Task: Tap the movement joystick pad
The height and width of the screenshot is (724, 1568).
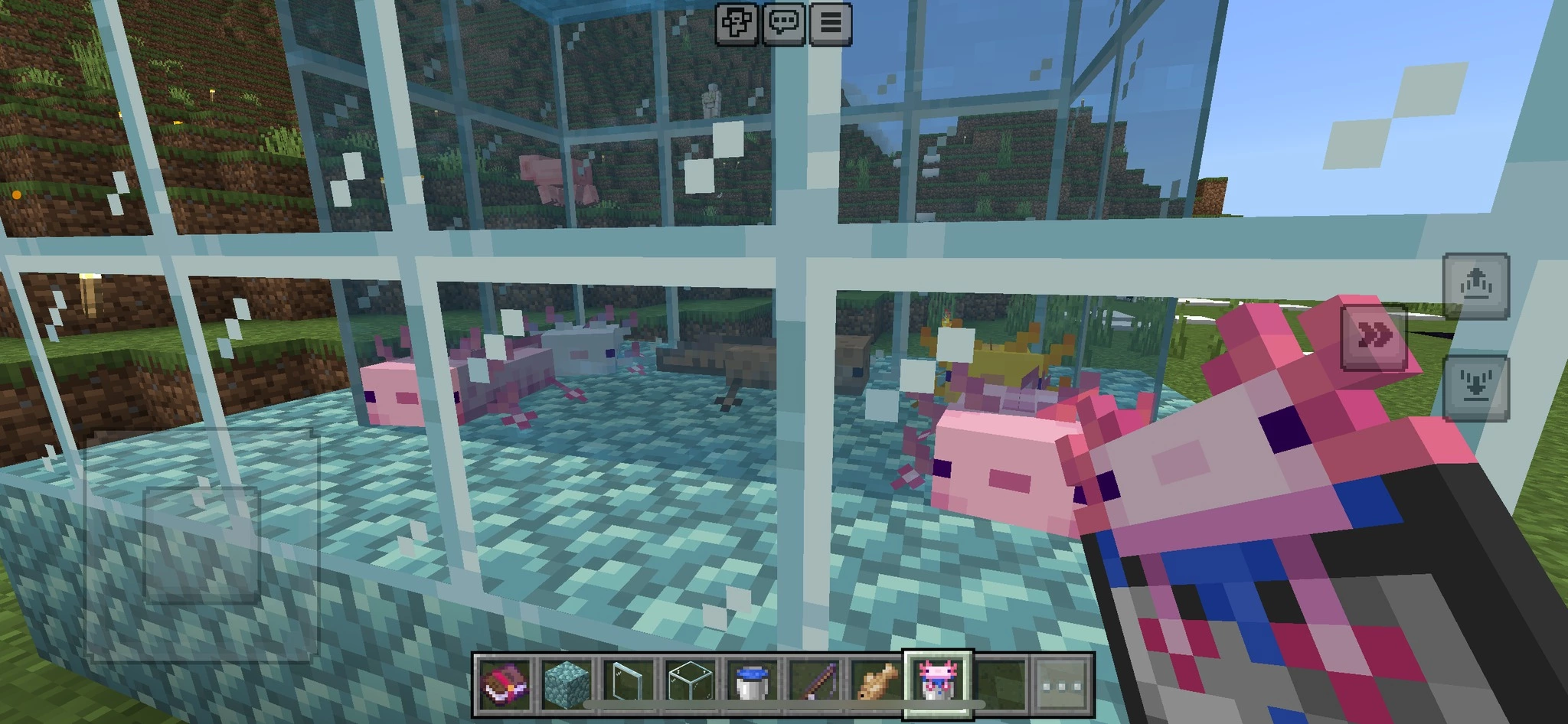Action: (x=201, y=545)
